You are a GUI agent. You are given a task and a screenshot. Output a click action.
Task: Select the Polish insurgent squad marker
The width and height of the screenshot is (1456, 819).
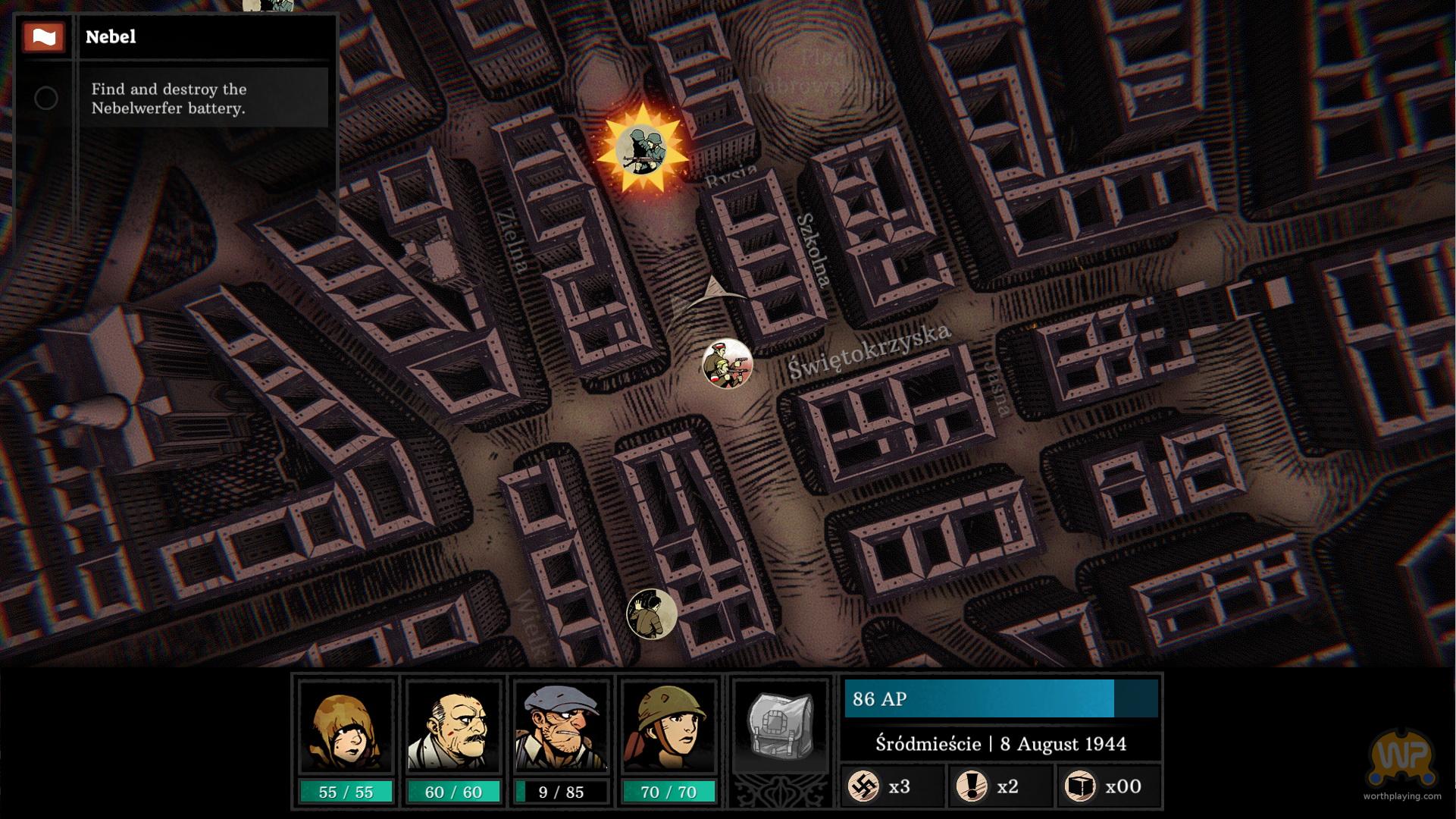(x=727, y=364)
